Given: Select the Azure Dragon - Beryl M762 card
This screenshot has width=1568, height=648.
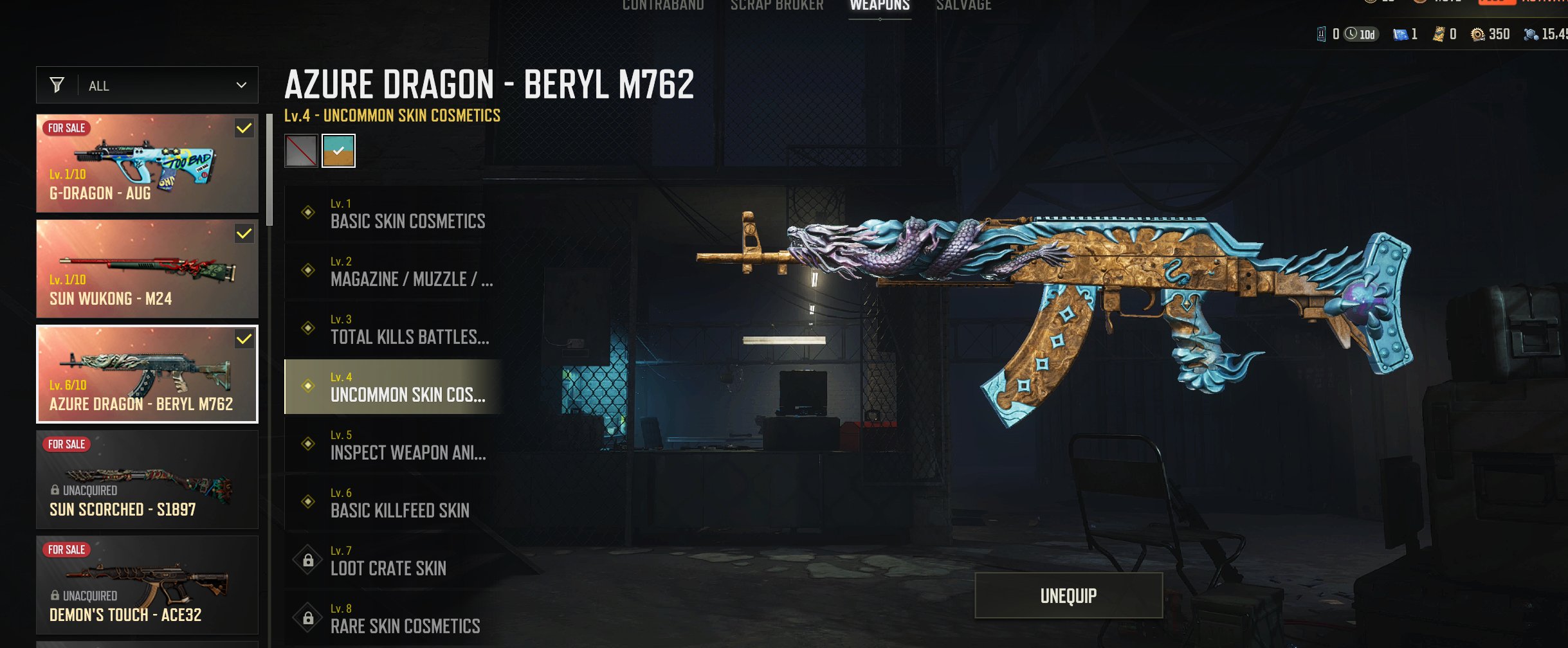Looking at the screenshot, I should coord(147,374).
